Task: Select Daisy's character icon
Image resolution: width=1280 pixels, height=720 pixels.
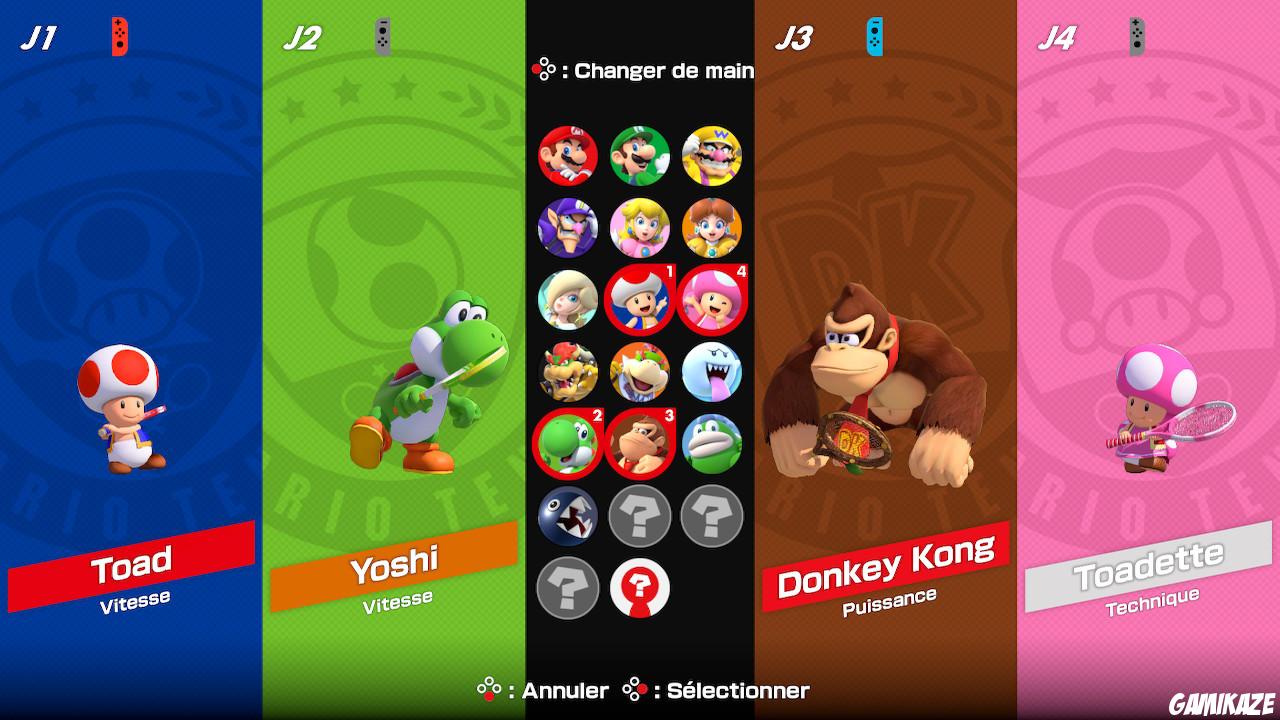Action: coord(712,228)
